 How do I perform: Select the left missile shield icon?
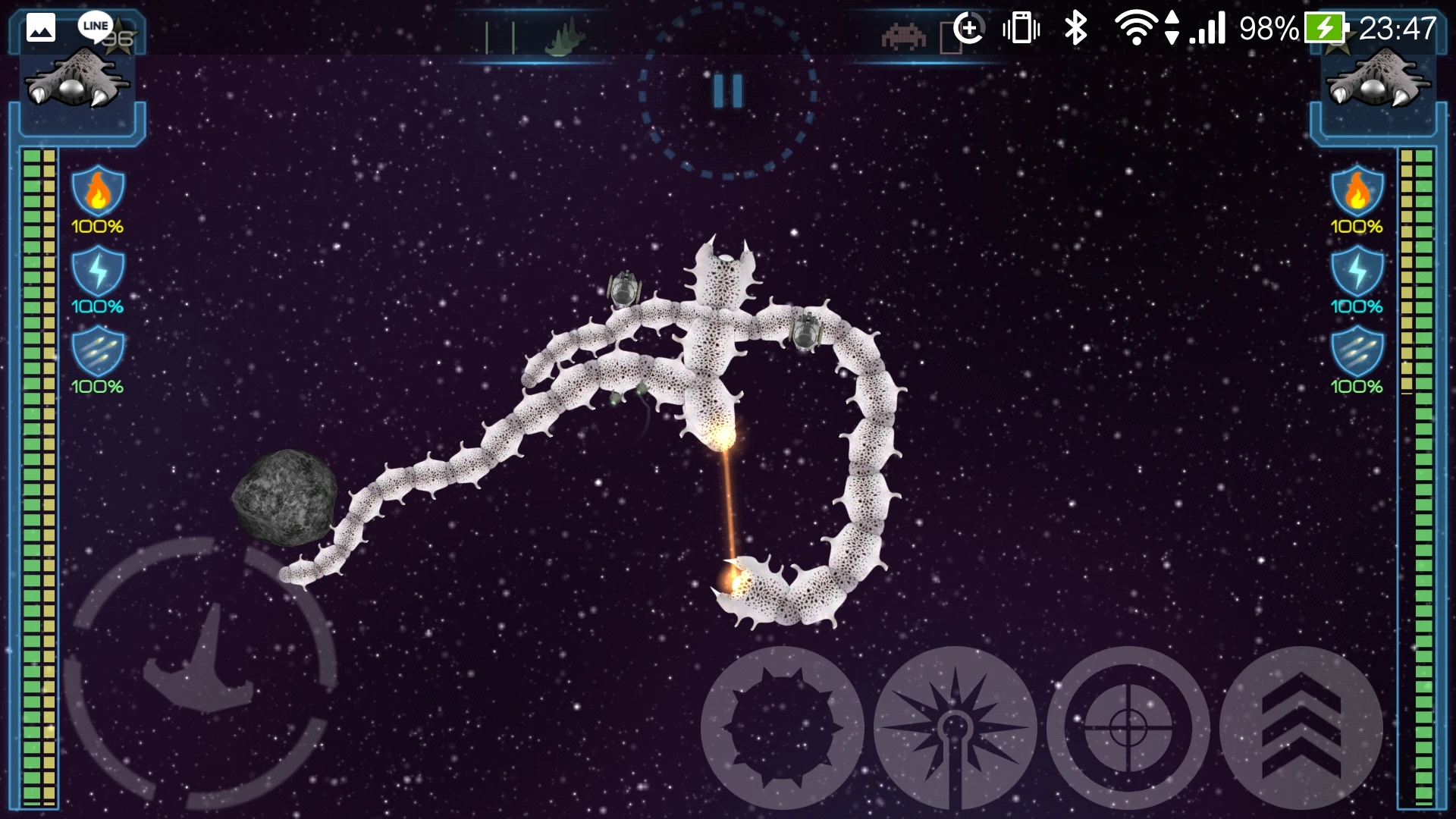pyautogui.click(x=98, y=350)
